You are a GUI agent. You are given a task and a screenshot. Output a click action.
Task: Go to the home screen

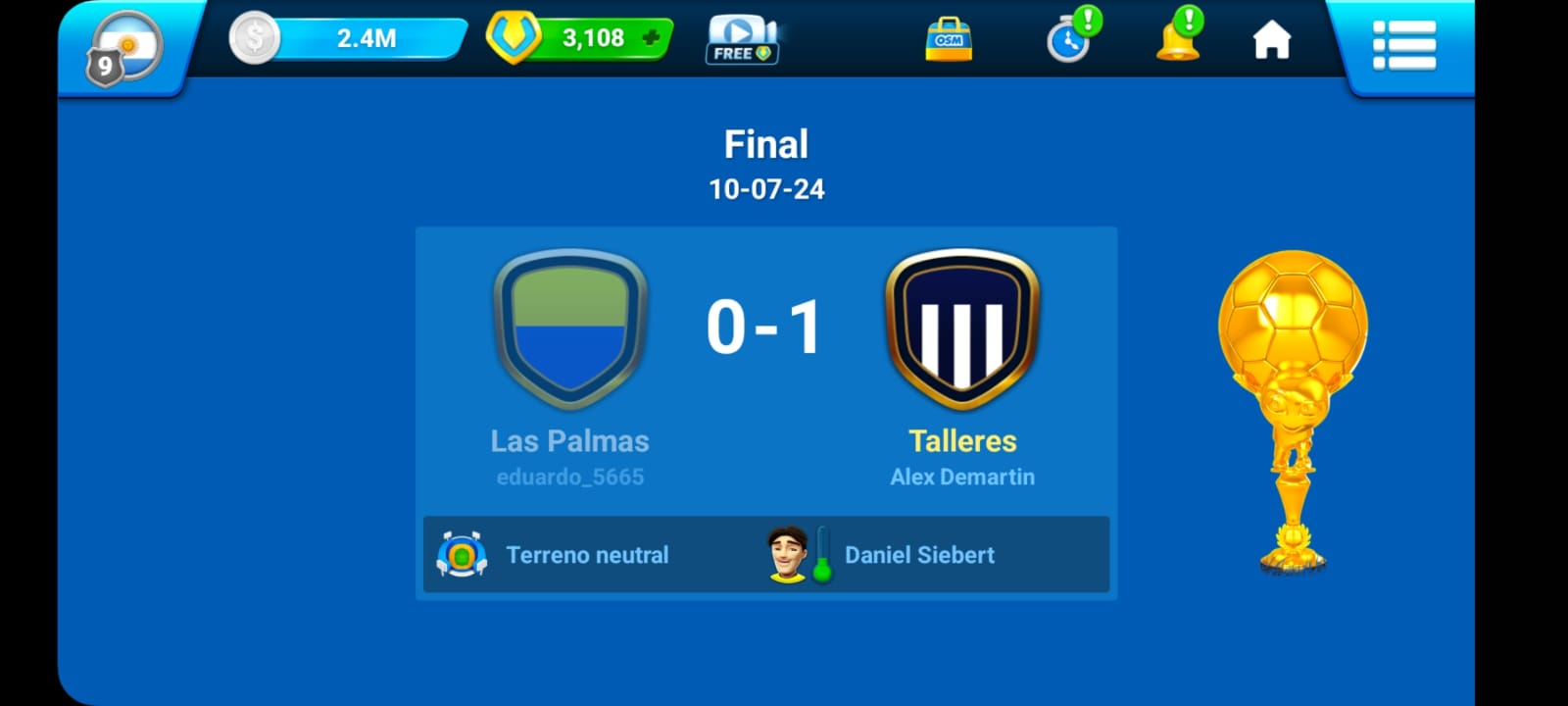coord(1272,40)
